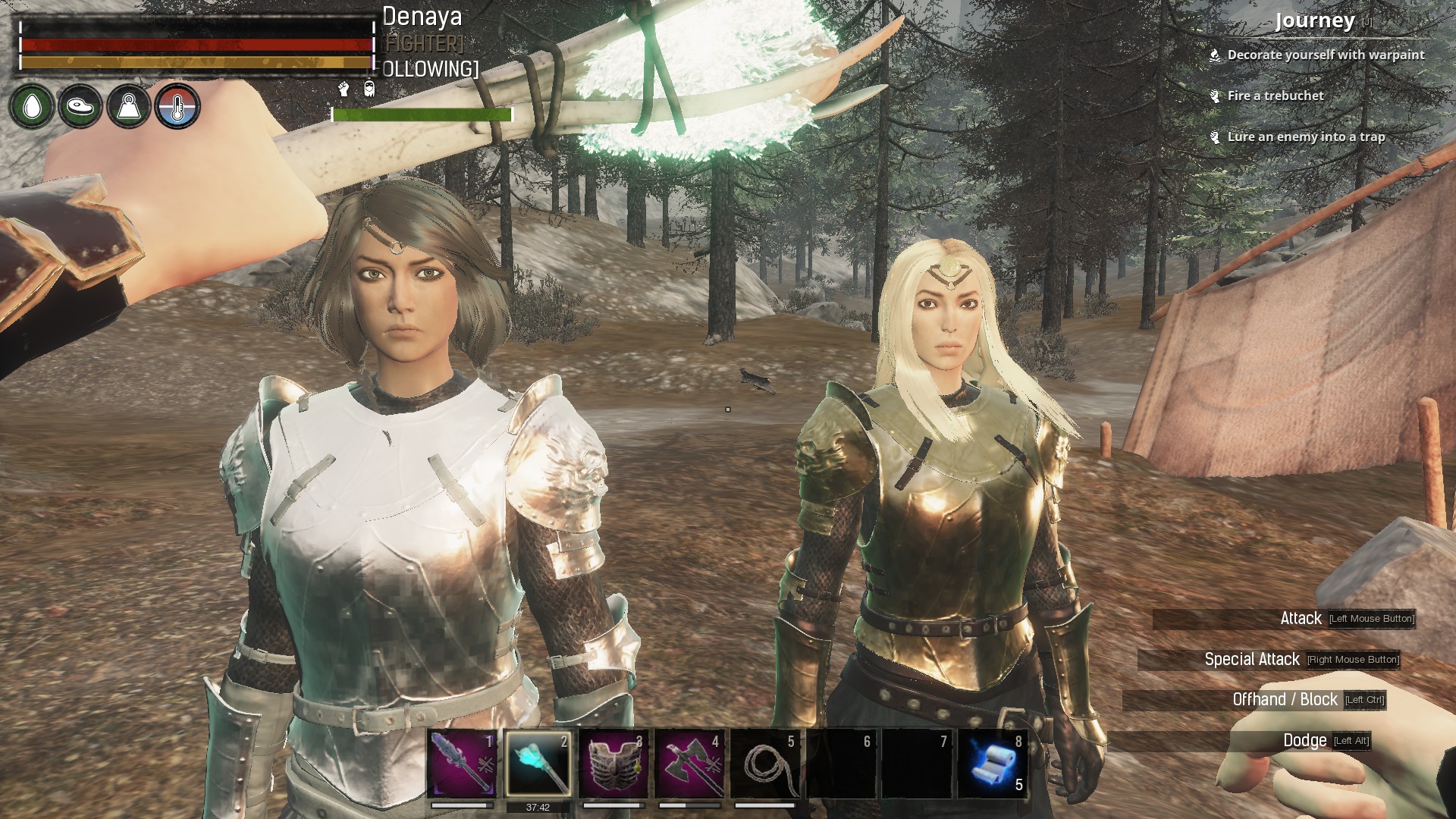
Task: Select the 'Fire a trebuchet' objective
Action: [1276, 96]
